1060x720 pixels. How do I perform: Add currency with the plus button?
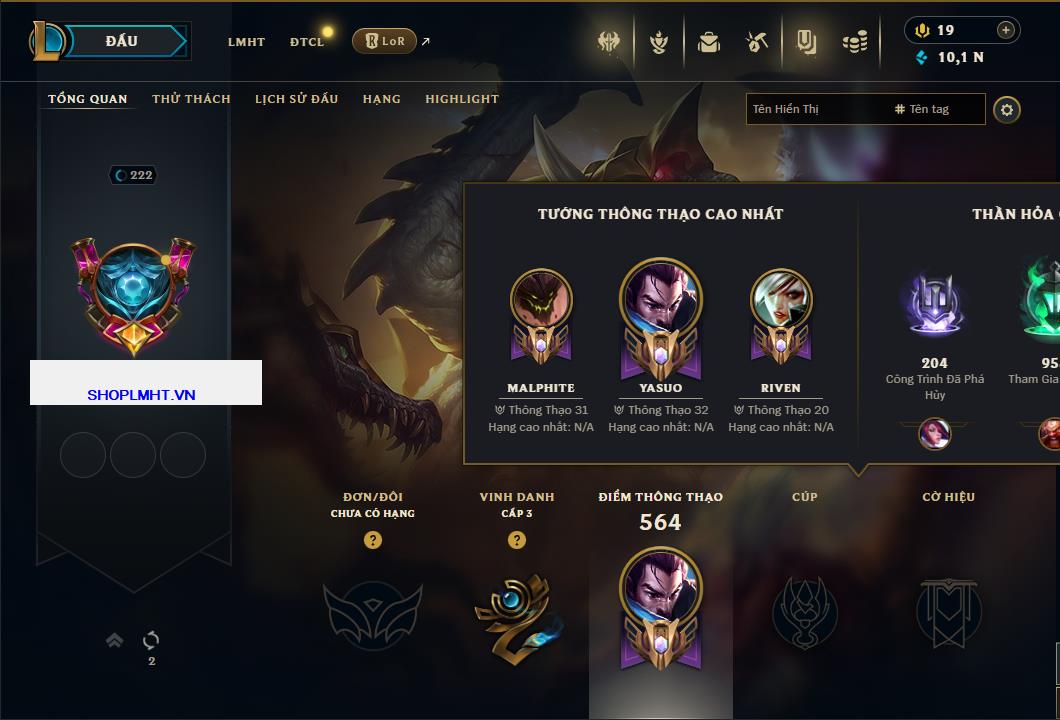(x=1005, y=30)
